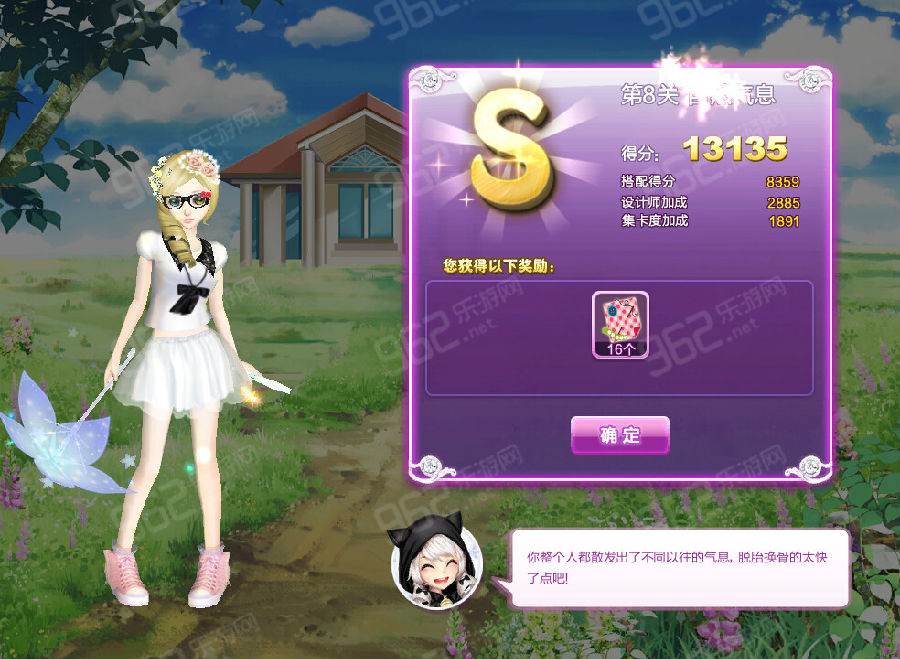900x659 pixels.
Task: Select the pink checkered reward item icon
Action: pyautogui.click(x=620, y=319)
